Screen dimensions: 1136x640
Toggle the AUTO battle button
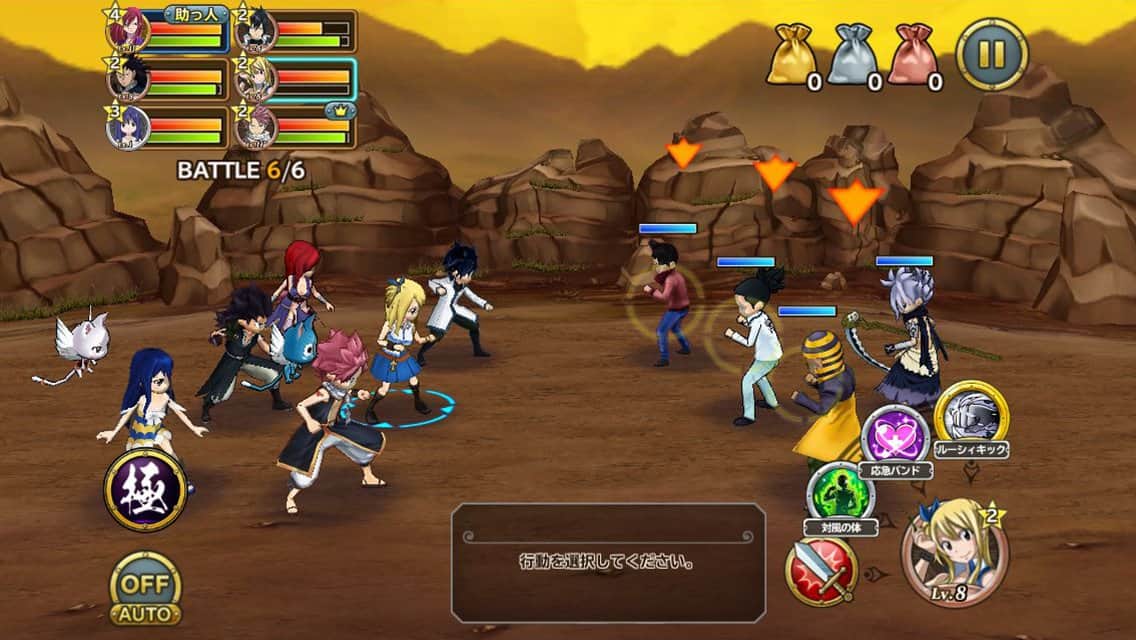145,588
